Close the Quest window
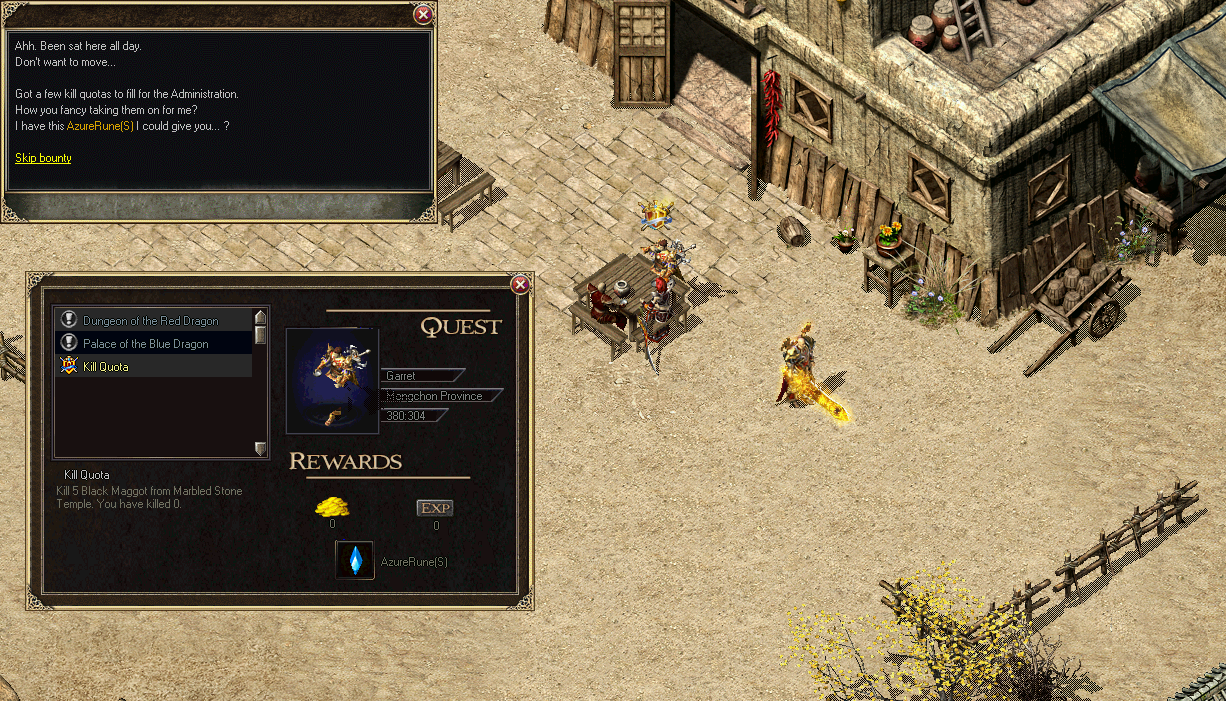Screen dimensions: 1226x701 point(520,285)
